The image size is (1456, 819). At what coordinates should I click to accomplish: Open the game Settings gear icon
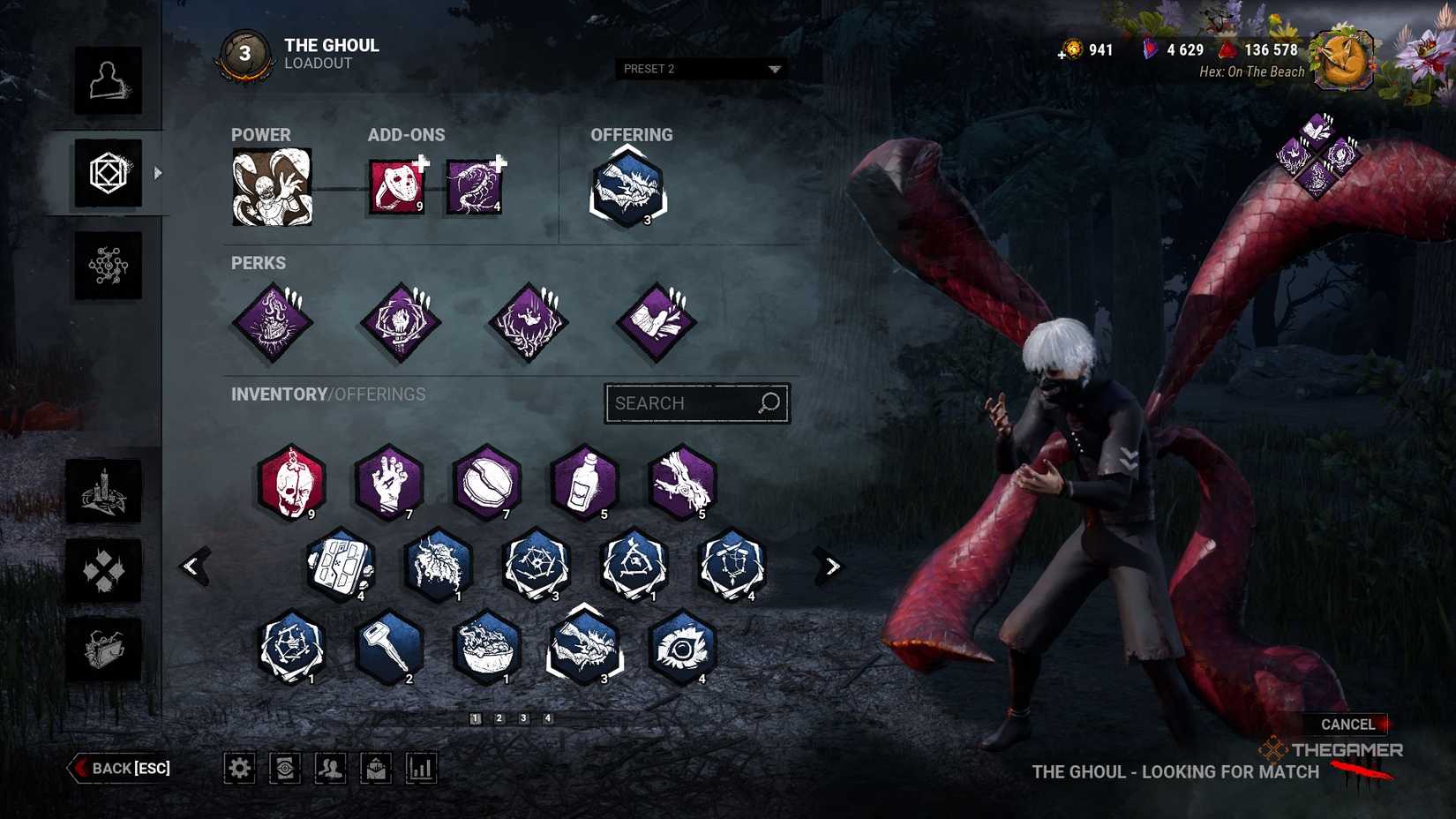click(x=239, y=768)
